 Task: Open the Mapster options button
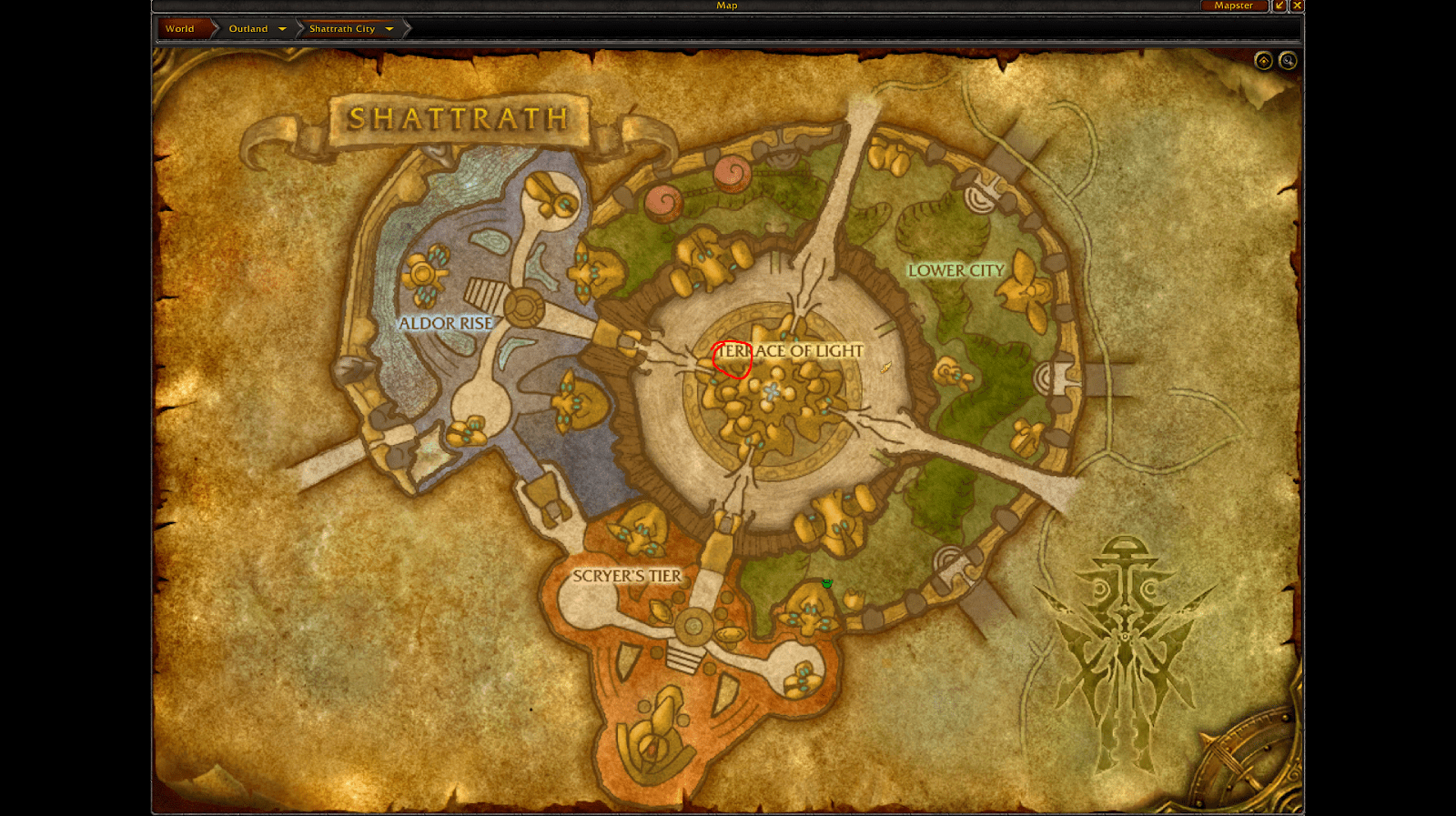1233,5
